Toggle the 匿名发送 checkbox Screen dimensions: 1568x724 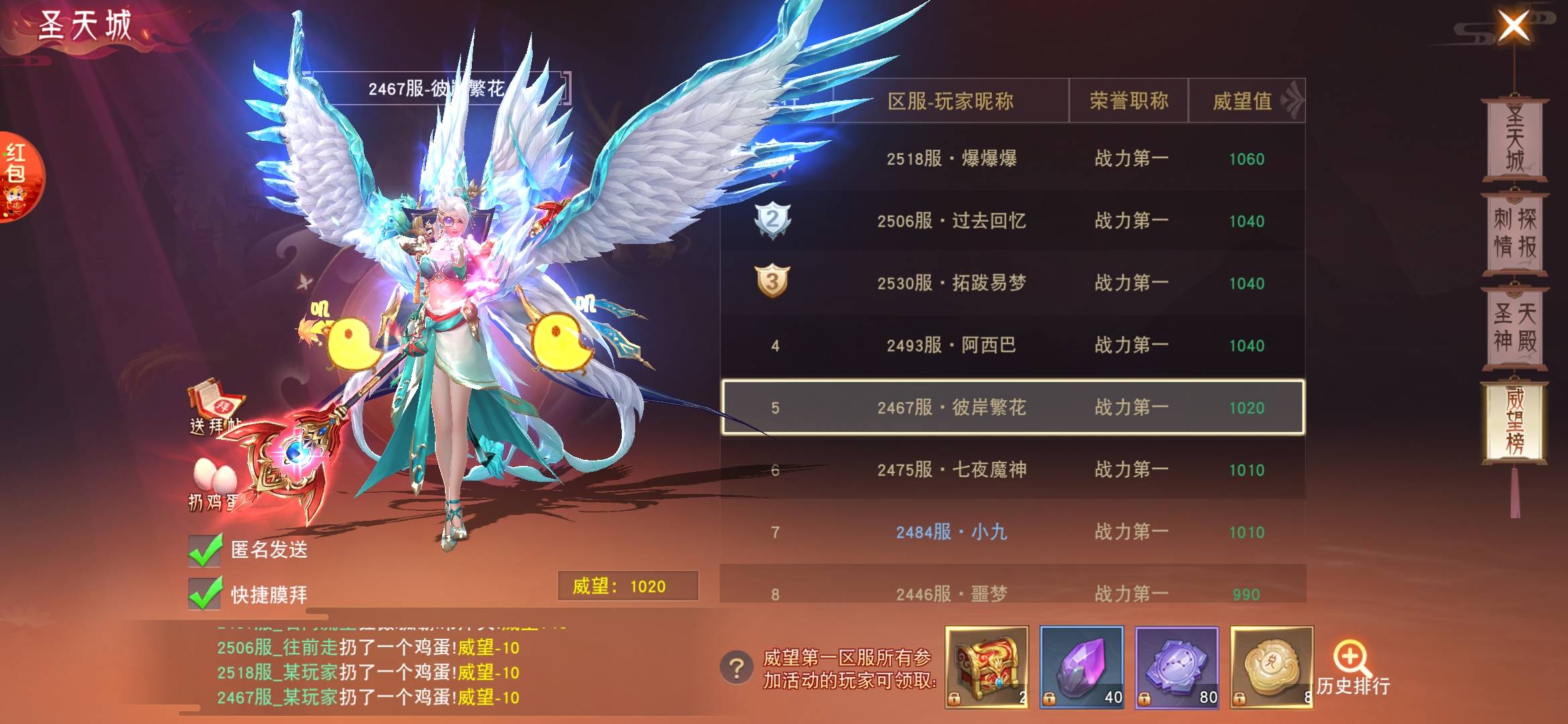[x=206, y=550]
